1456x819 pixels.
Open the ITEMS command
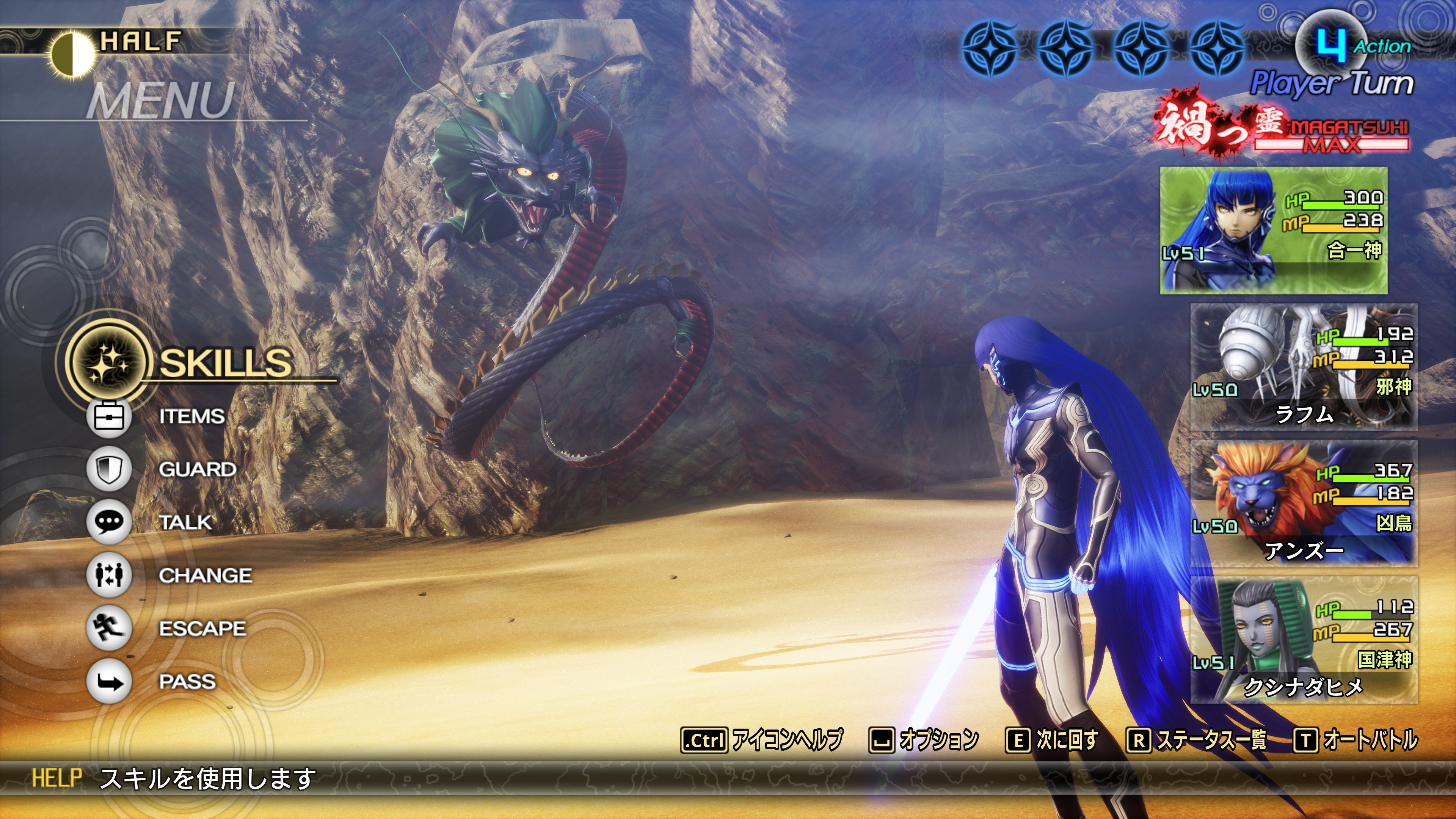[191, 417]
